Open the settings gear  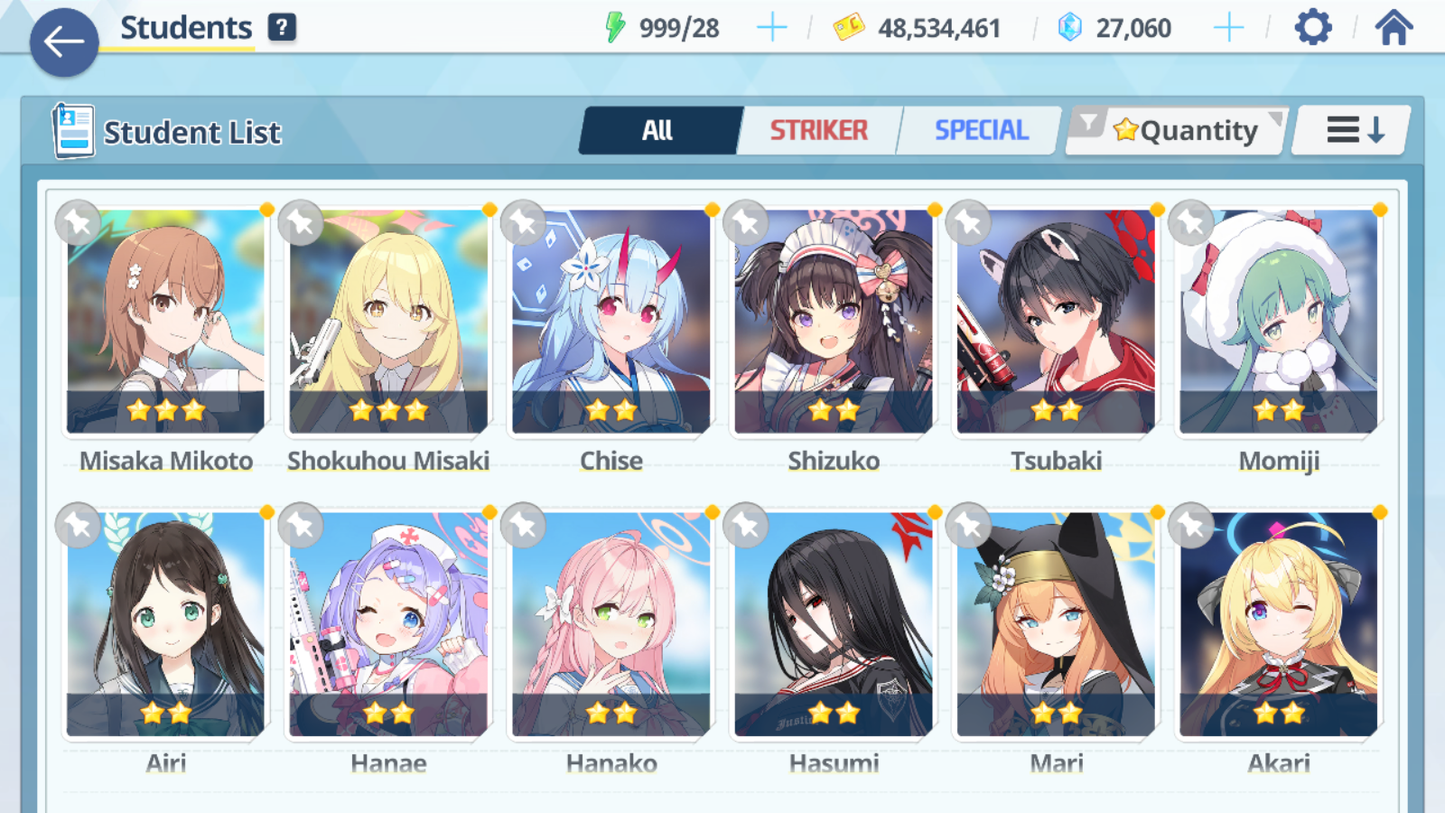1312,27
